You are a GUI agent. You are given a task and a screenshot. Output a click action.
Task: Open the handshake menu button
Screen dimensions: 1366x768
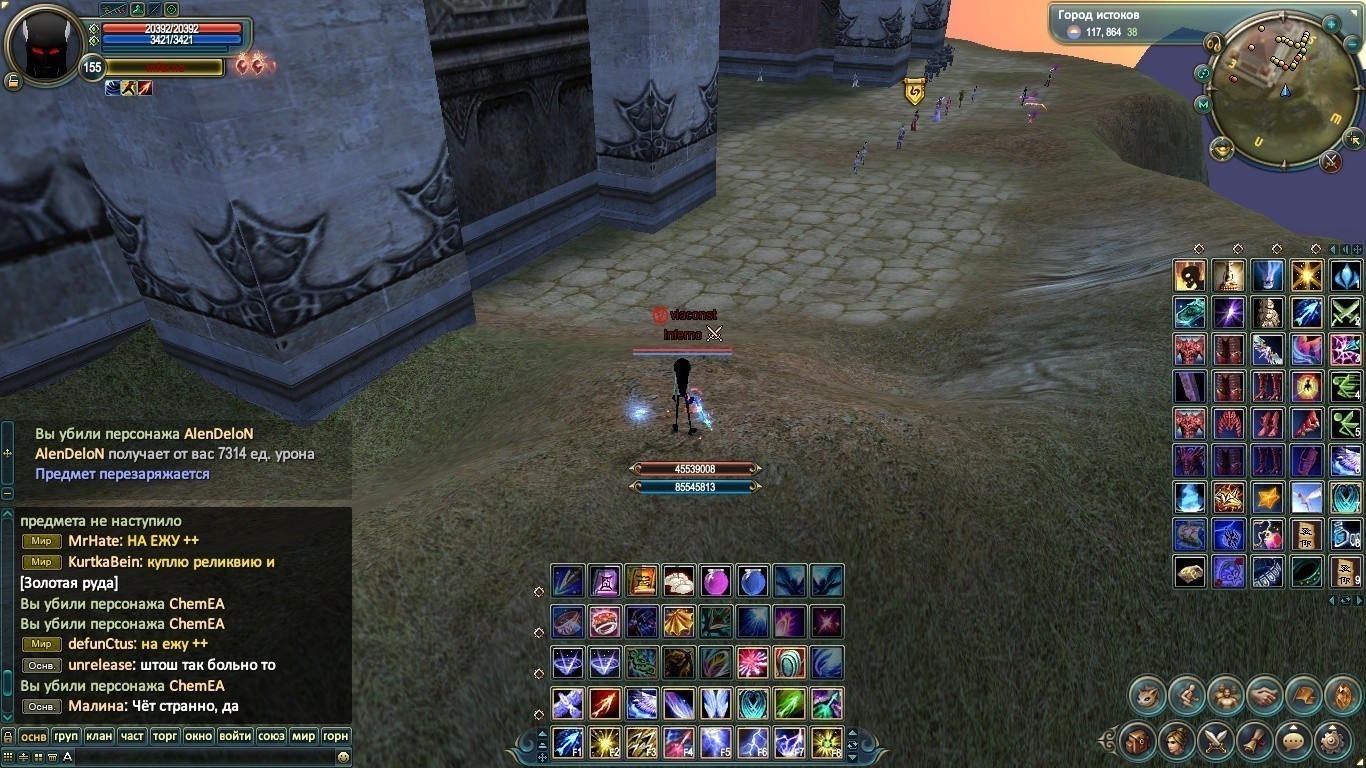1264,694
